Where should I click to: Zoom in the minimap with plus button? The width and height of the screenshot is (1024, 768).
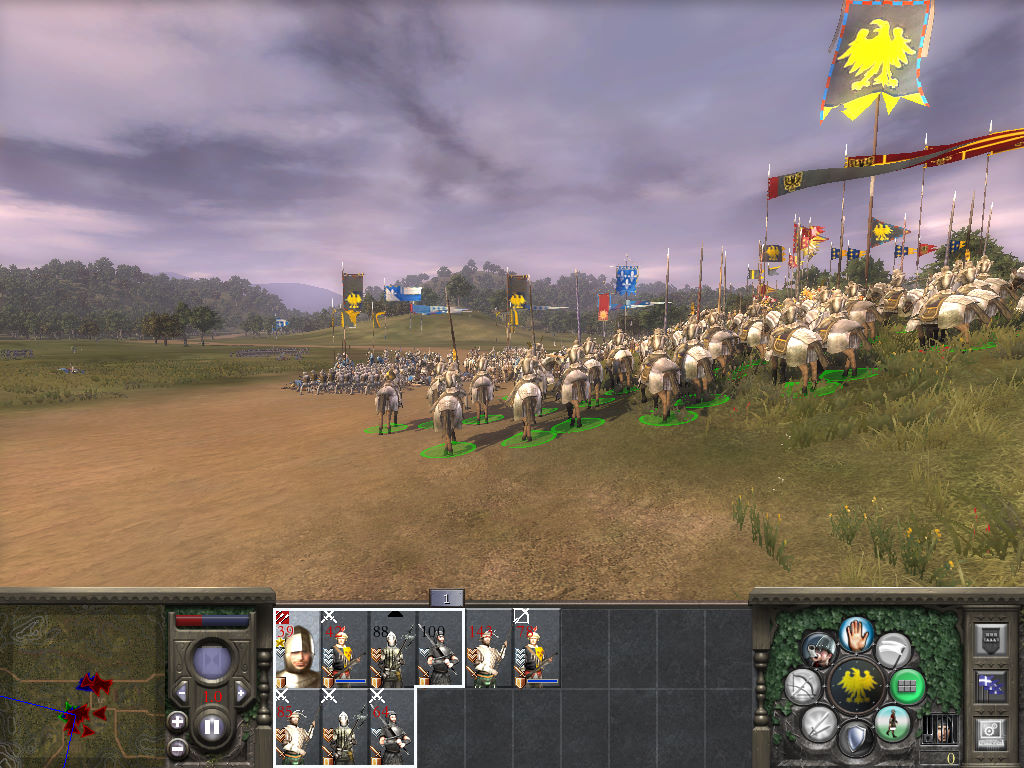coord(177,719)
